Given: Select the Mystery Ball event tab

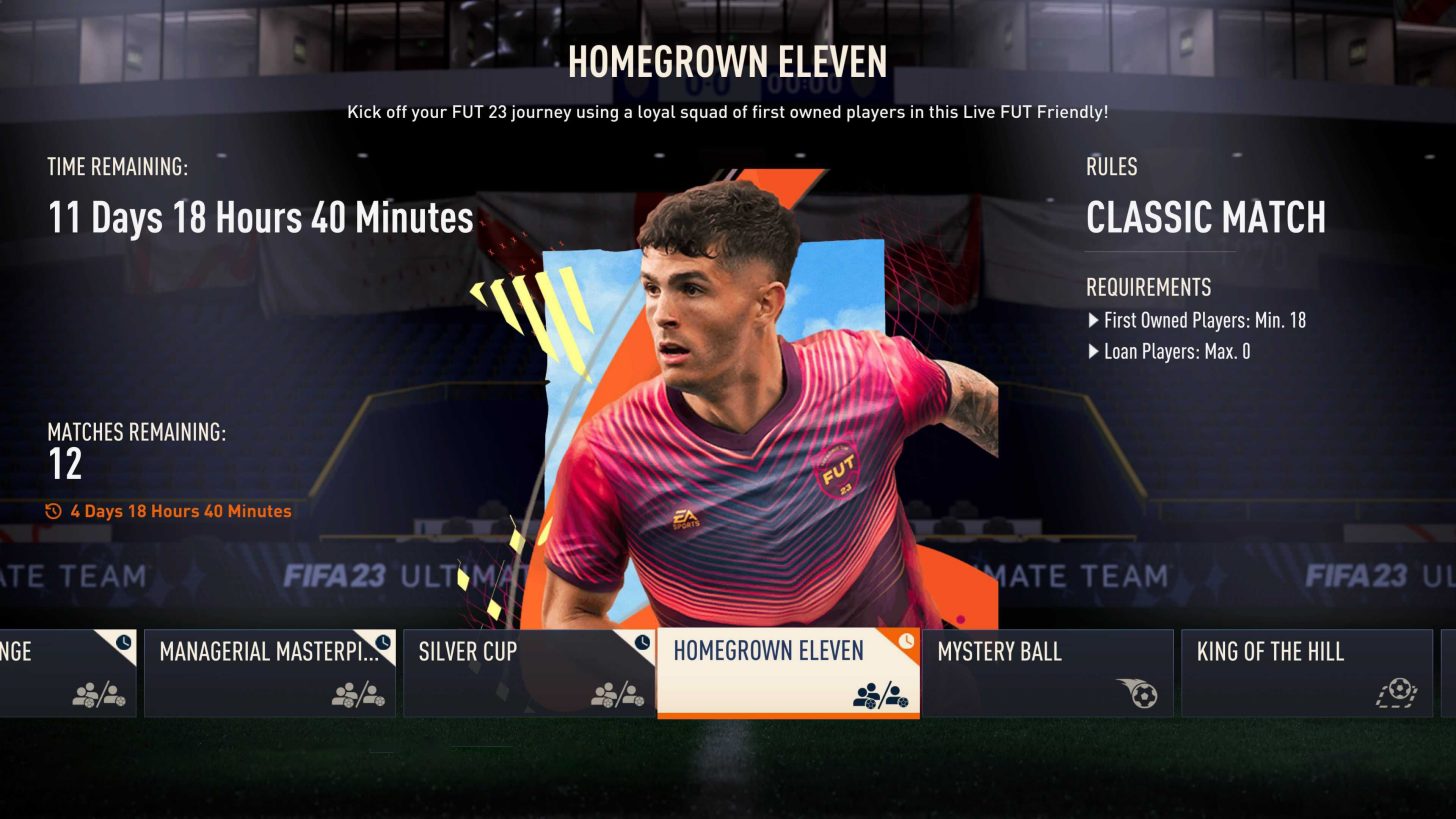Looking at the screenshot, I should [1046, 672].
